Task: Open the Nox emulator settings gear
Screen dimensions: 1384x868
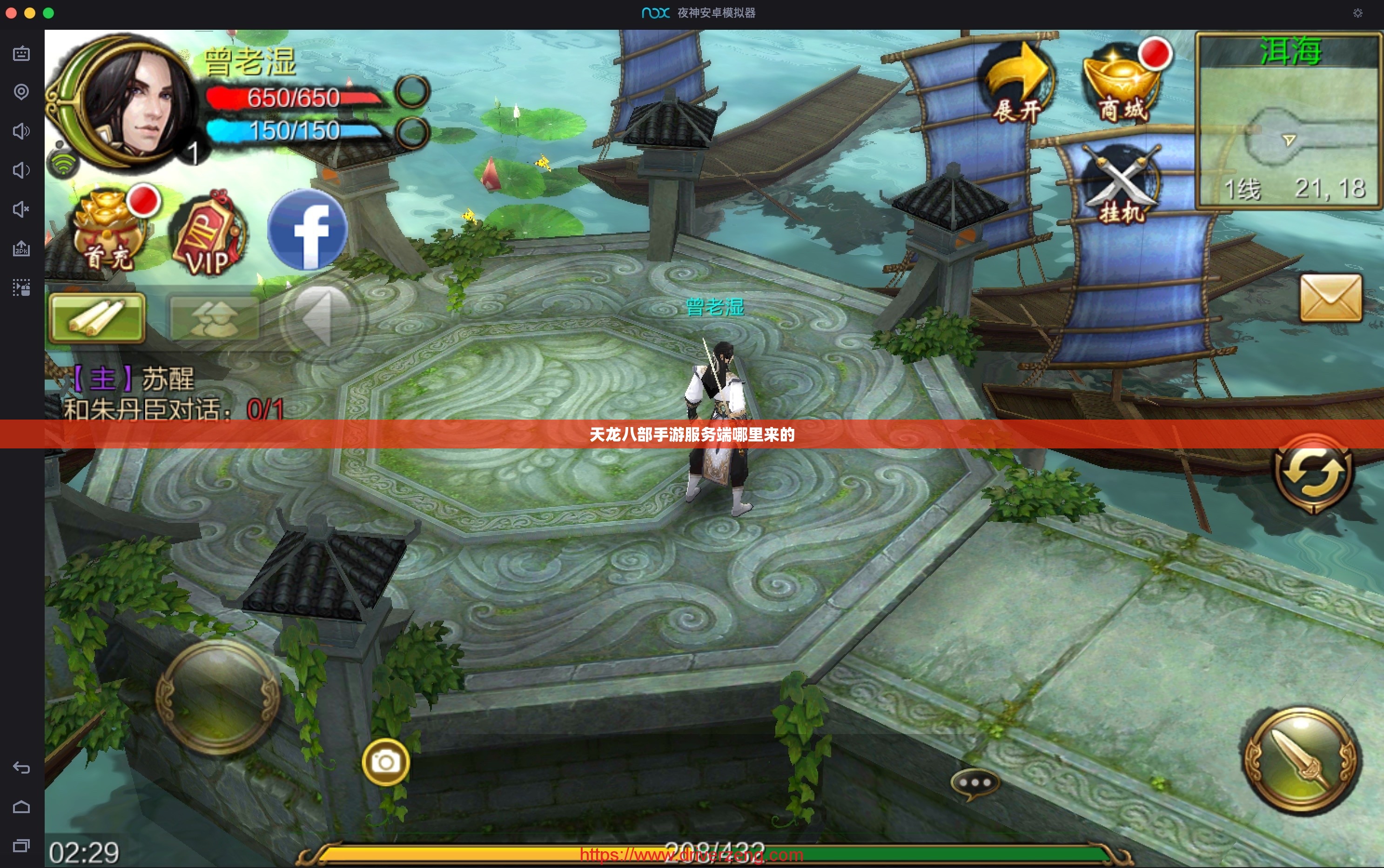Action: 1357,13
